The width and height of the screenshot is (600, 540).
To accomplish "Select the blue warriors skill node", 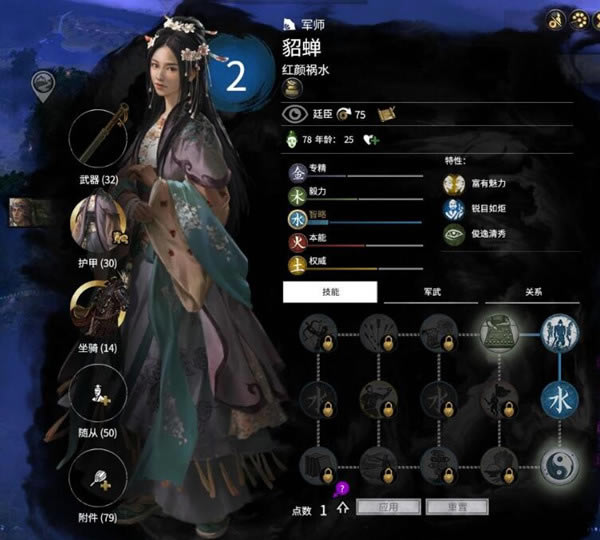I will [x=558, y=333].
